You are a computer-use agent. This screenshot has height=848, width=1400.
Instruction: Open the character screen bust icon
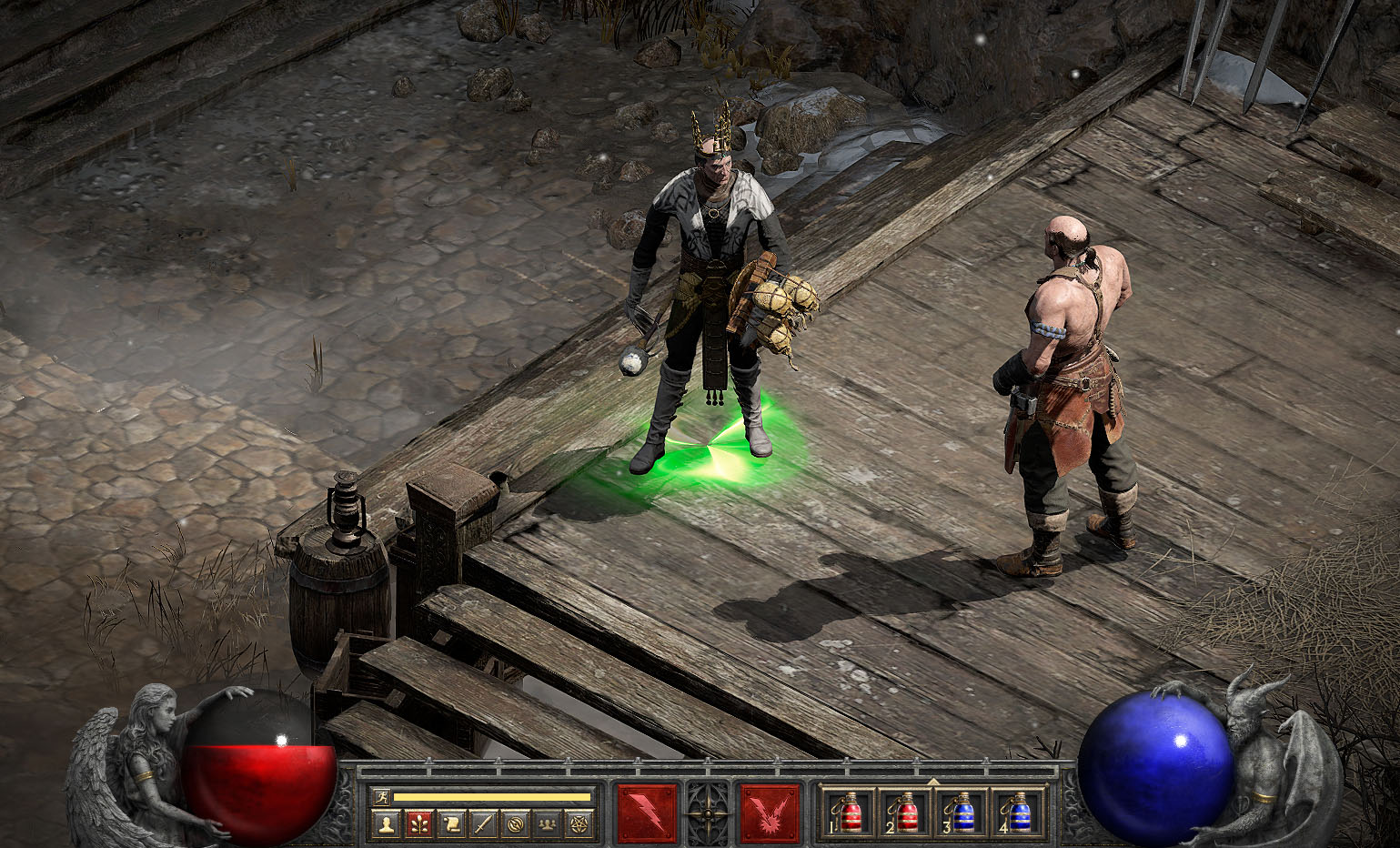point(388,825)
